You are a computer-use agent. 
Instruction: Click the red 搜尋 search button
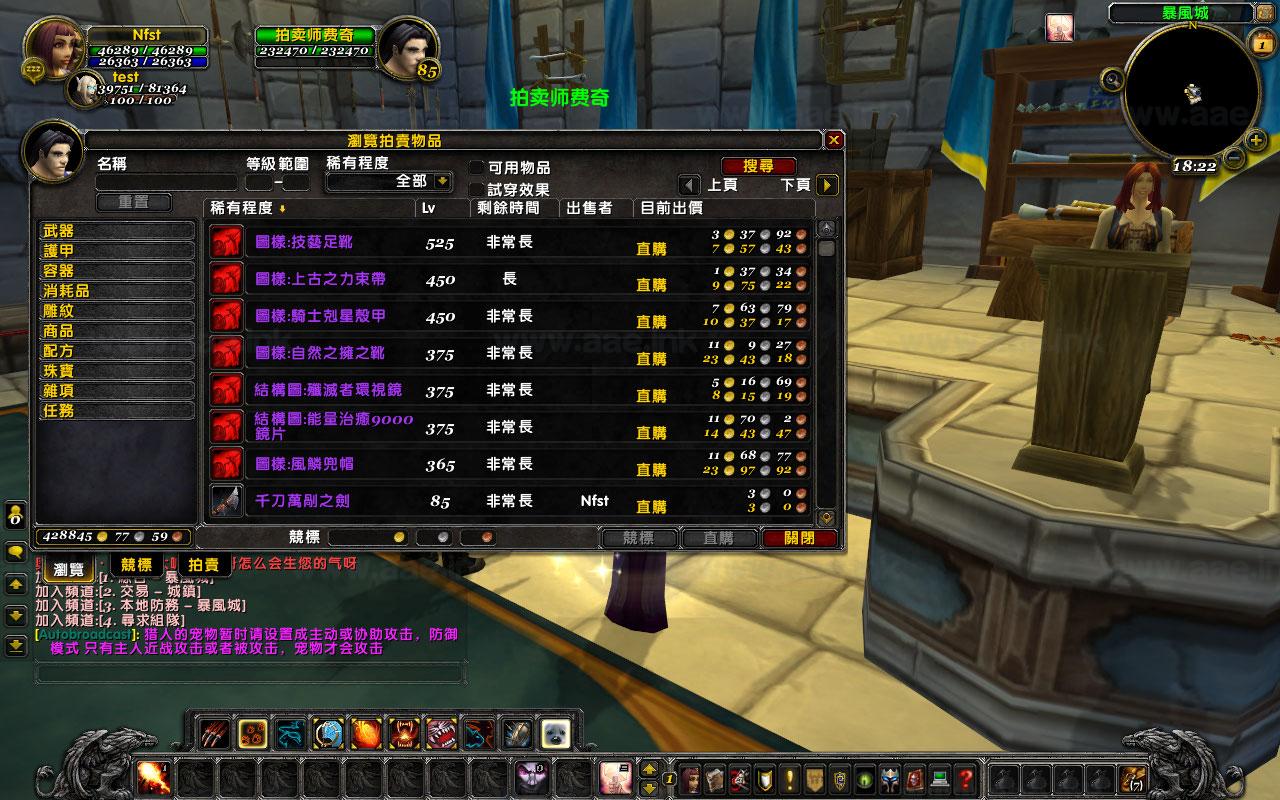click(758, 166)
